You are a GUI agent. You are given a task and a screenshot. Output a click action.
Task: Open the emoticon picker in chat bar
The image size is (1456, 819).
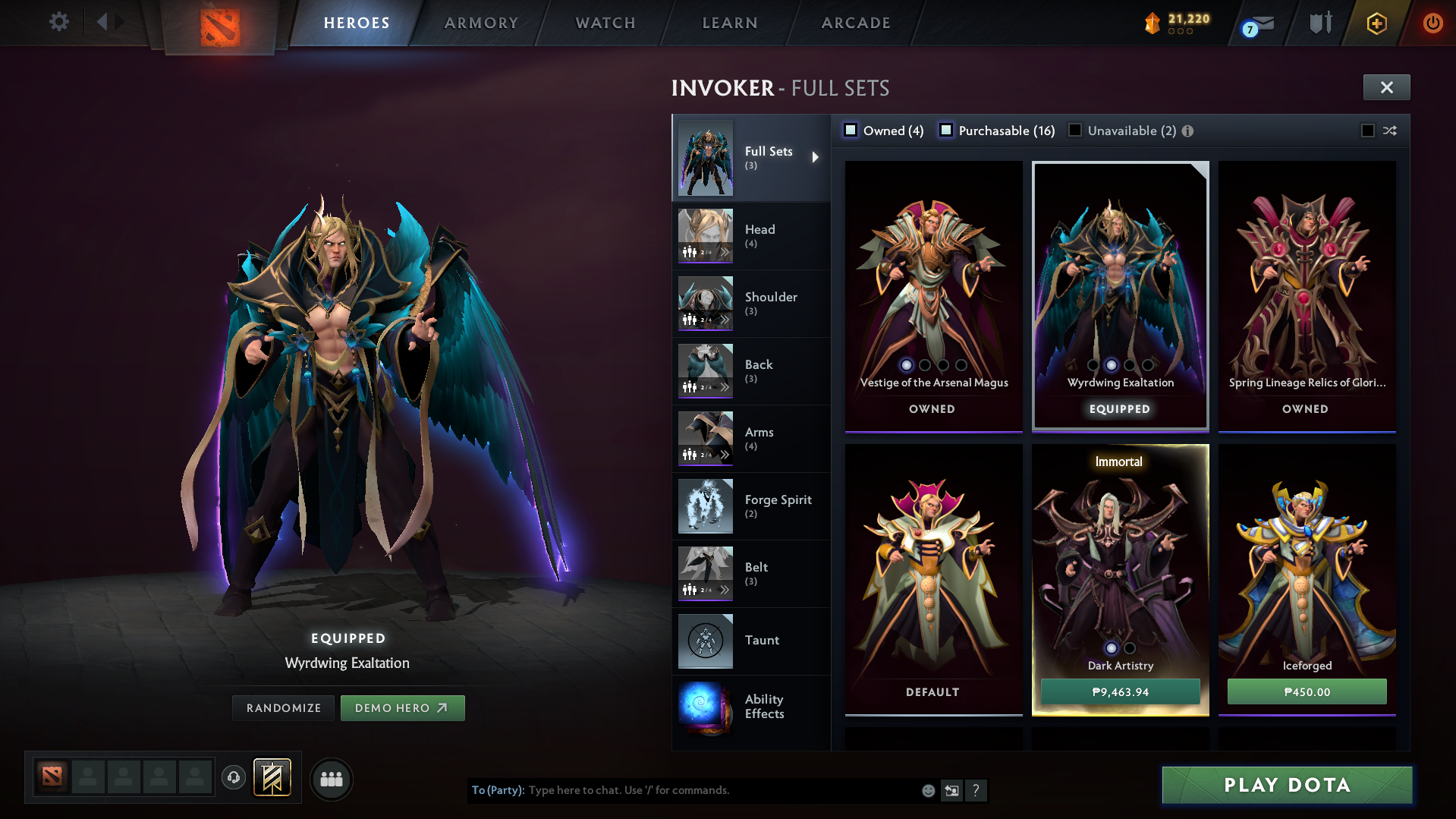tap(928, 790)
